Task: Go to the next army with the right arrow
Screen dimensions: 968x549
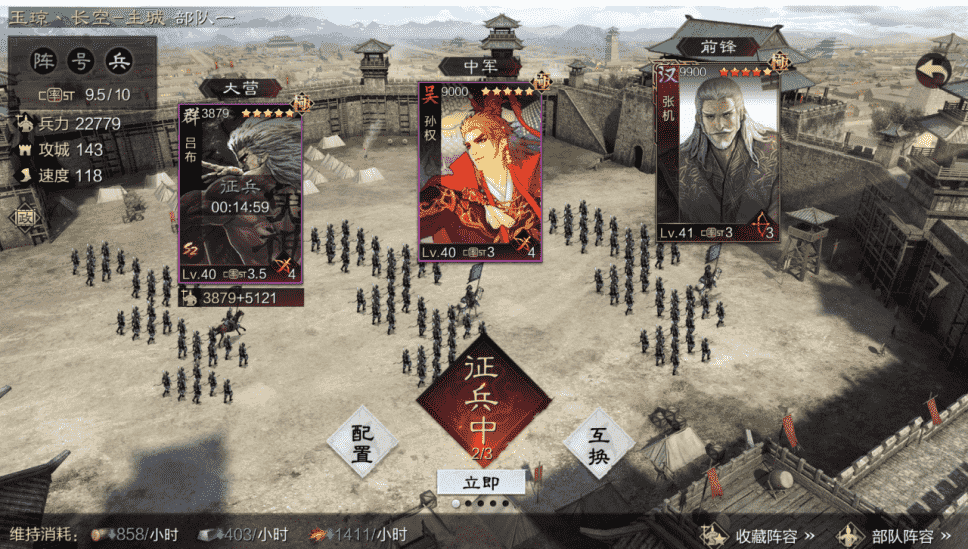Action: (942, 283)
